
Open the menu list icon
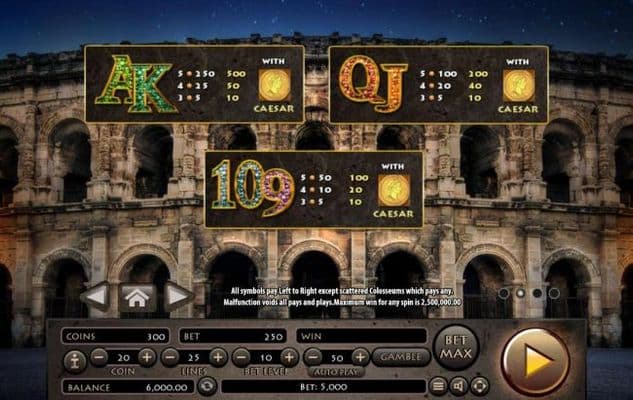tap(439, 385)
